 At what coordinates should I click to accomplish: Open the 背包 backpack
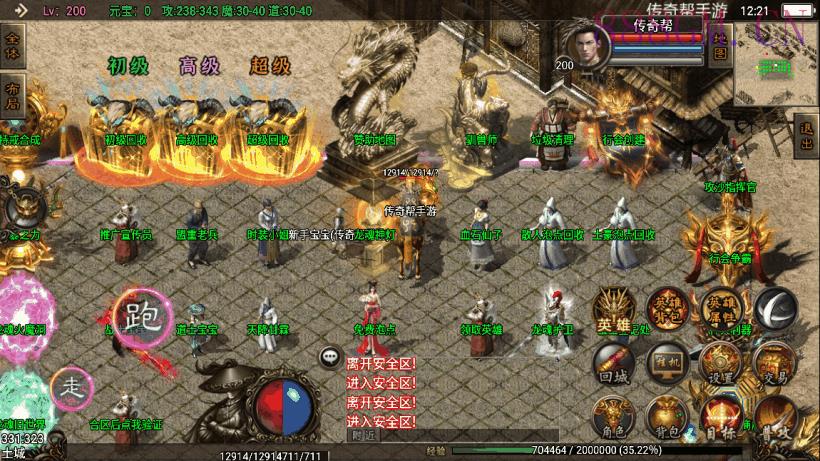[x=666, y=417]
